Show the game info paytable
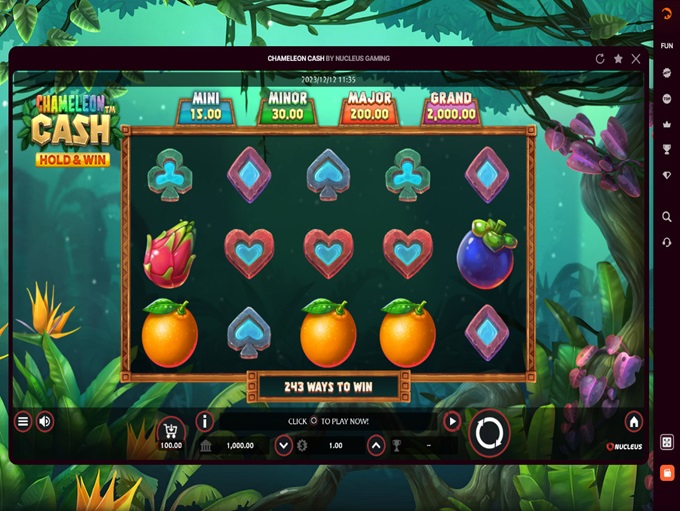 (x=205, y=422)
